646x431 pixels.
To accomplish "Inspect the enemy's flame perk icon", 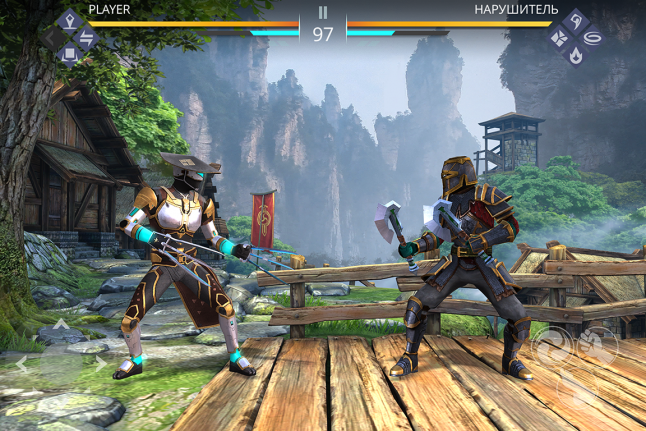I will tap(577, 56).
